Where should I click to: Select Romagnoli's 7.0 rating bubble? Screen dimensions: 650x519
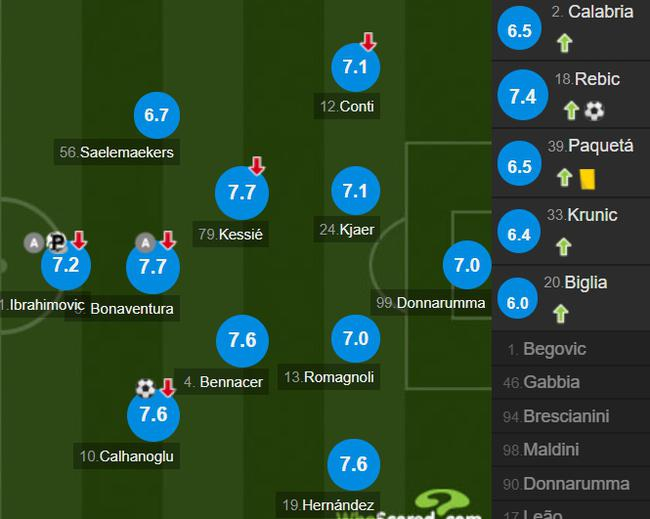point(356,340)
